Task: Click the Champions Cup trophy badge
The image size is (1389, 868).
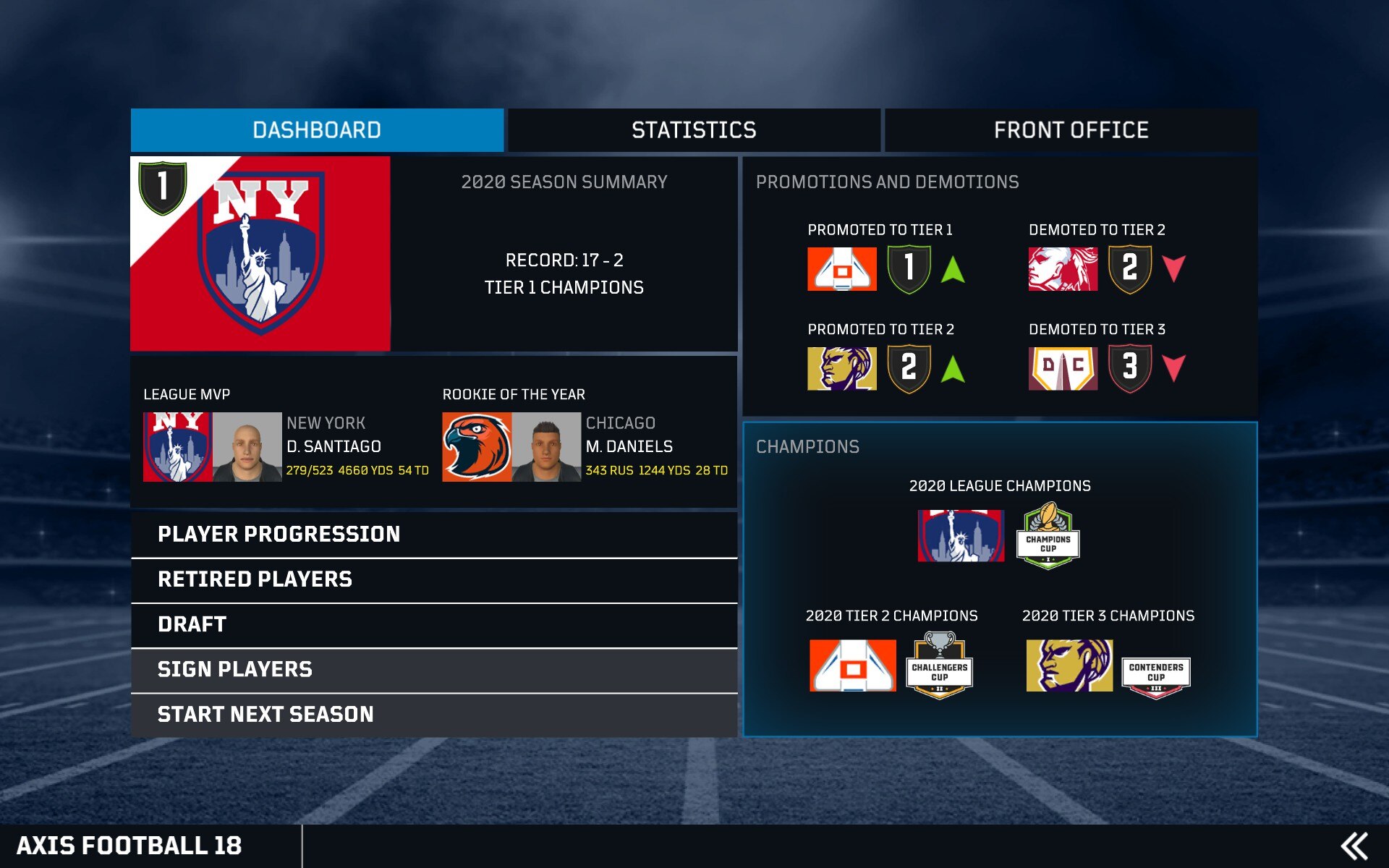Action: click(x=1048, y=536)
